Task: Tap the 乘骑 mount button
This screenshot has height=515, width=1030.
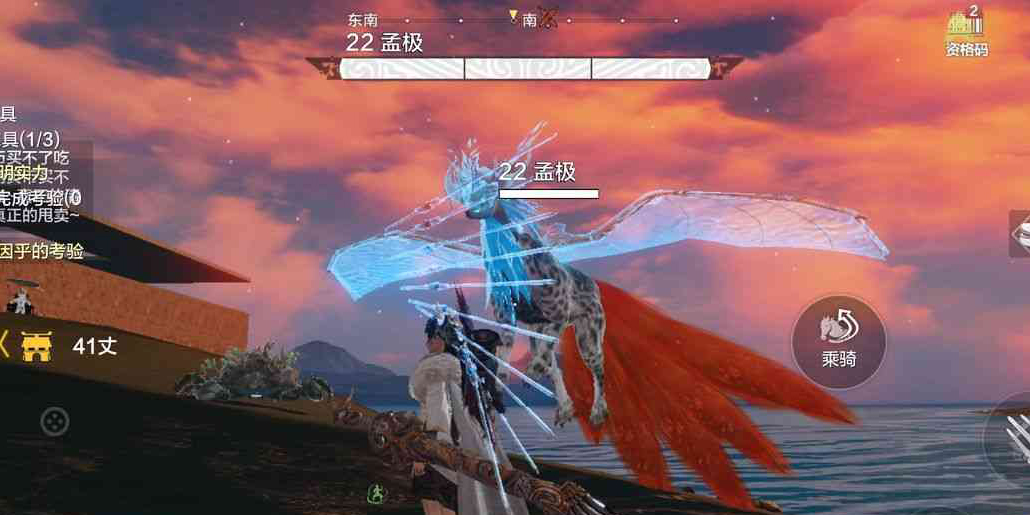Action: click(x=839, y=341)
